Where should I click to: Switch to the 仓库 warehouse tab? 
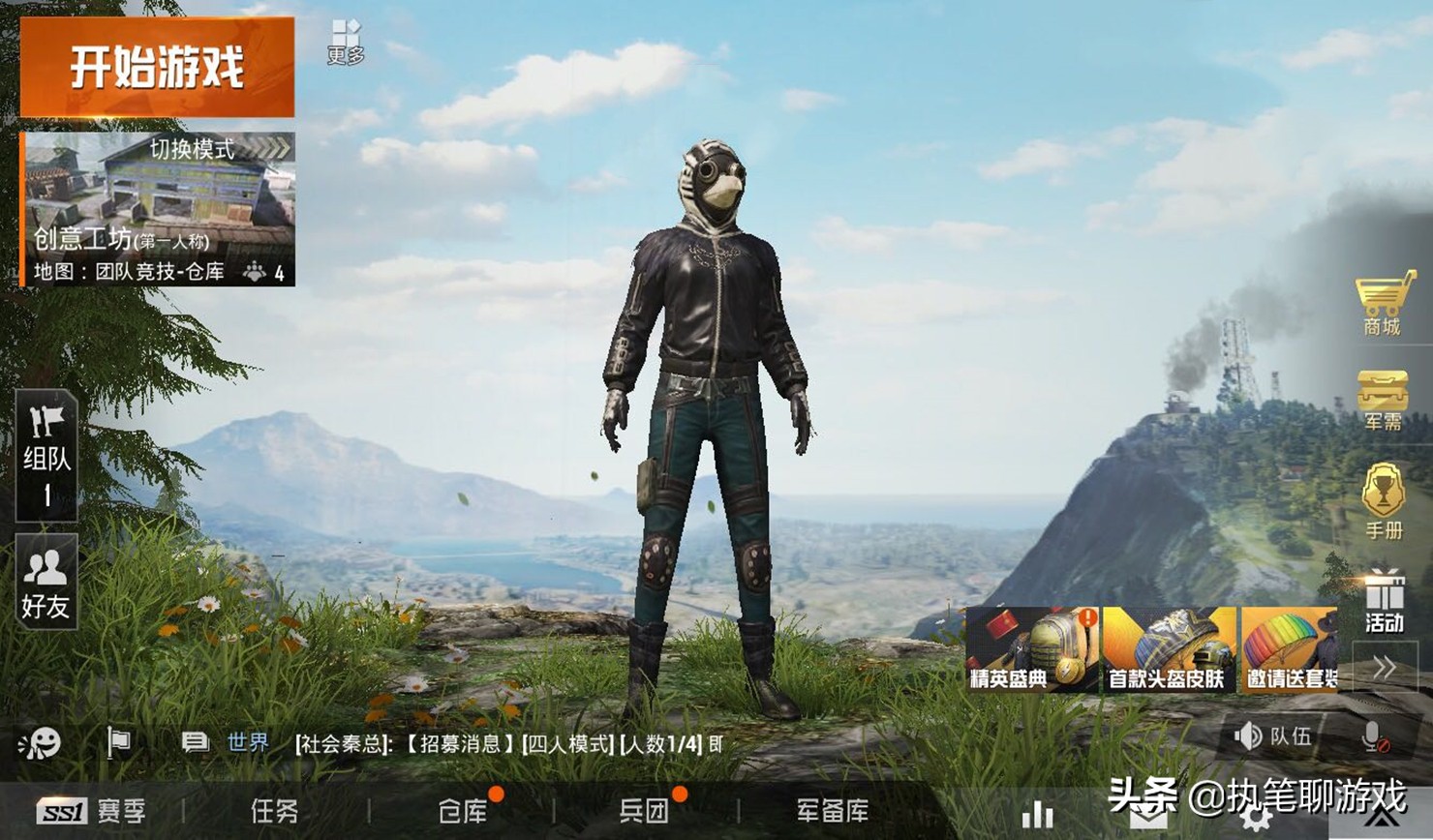tap(465, 813)
